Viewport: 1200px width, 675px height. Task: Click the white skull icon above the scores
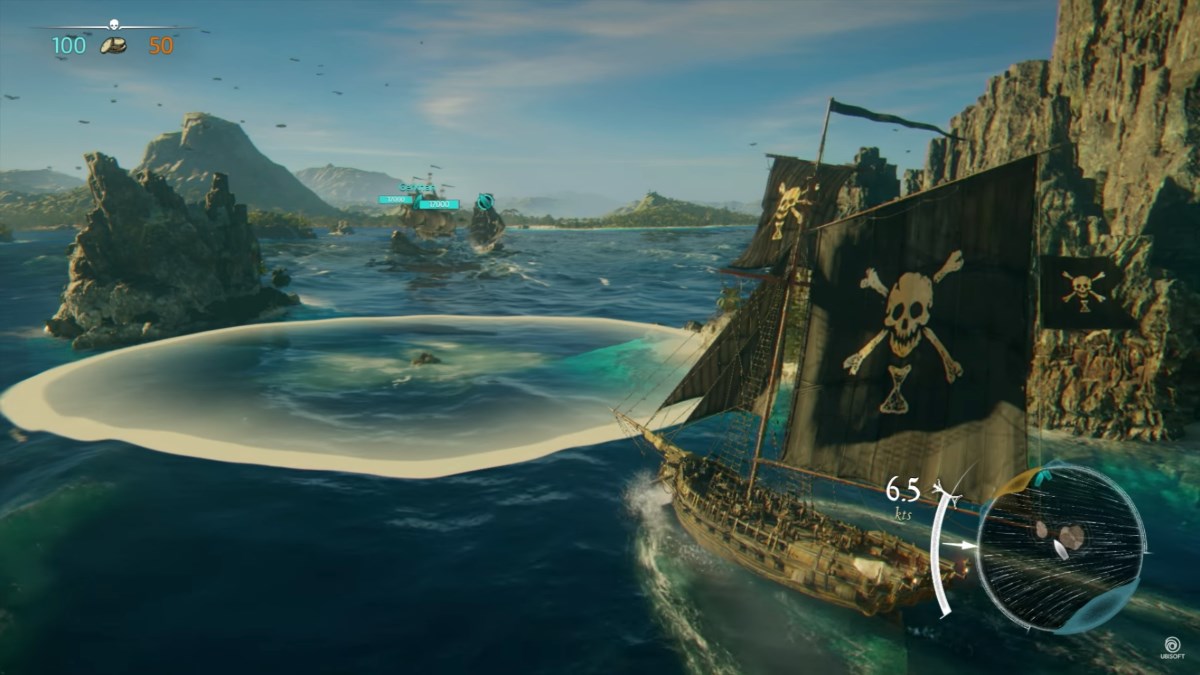tap(115, 26)
